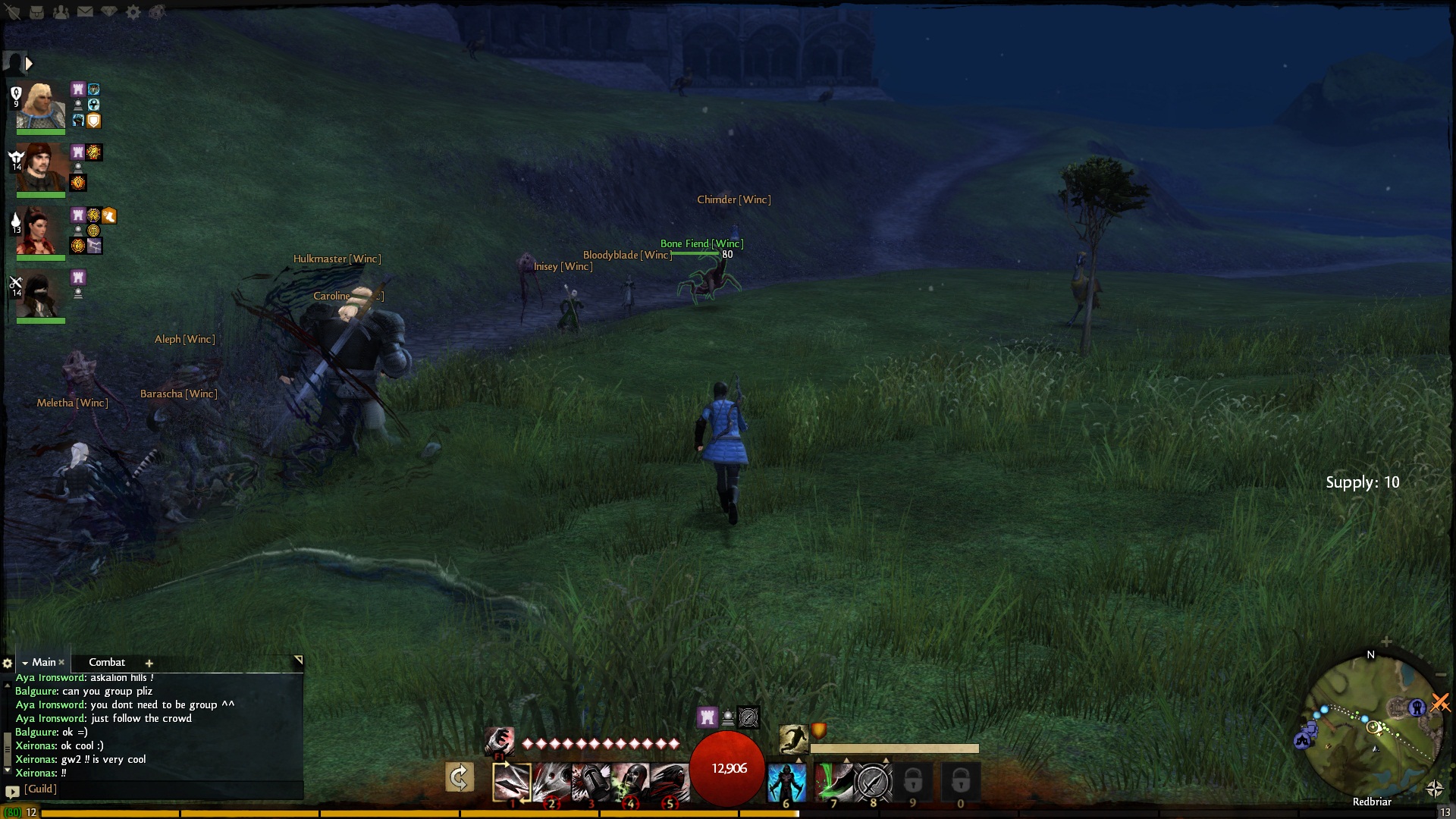
Task: Open the contacts and guild panel
Action: click(x=61, y=12)
